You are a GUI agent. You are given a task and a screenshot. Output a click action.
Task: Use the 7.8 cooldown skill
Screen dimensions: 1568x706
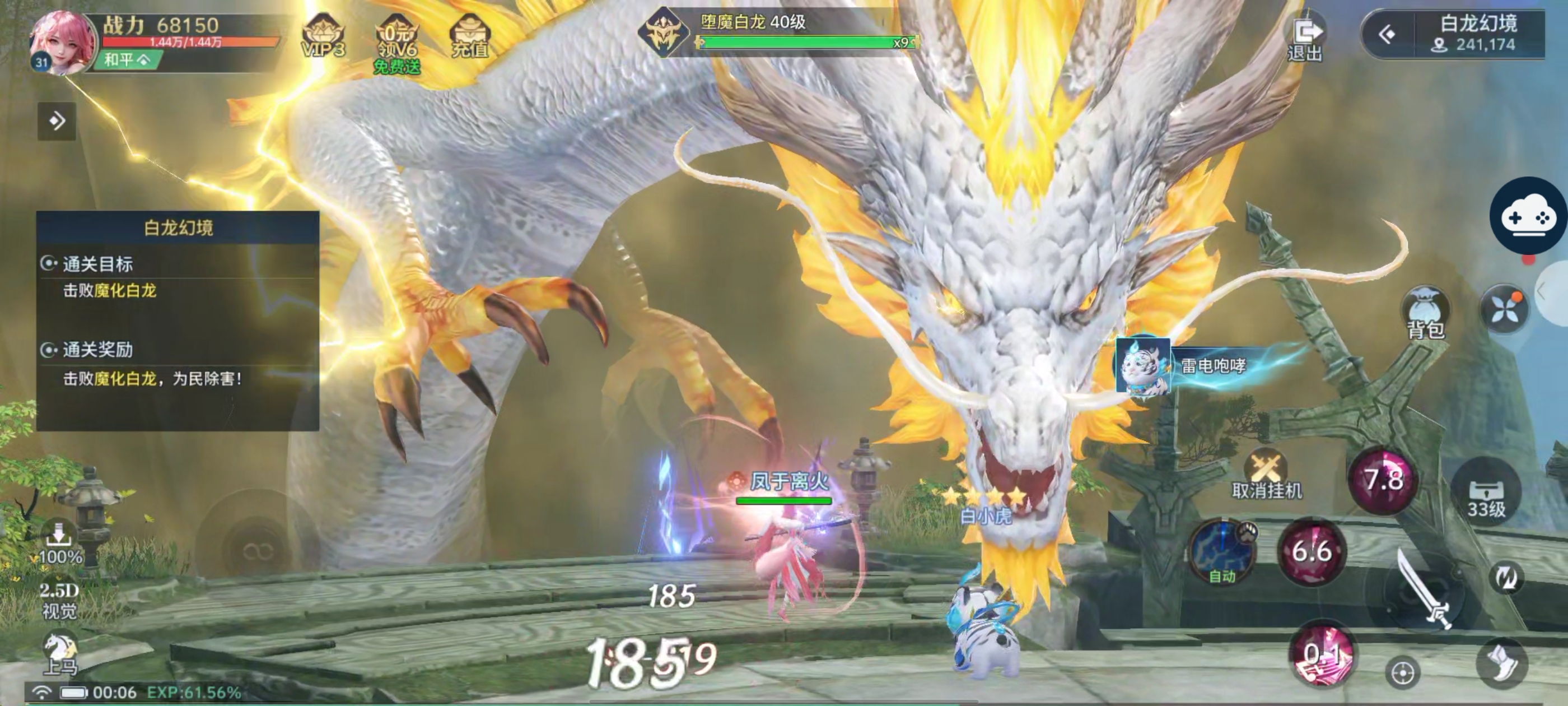[1384, 481]
